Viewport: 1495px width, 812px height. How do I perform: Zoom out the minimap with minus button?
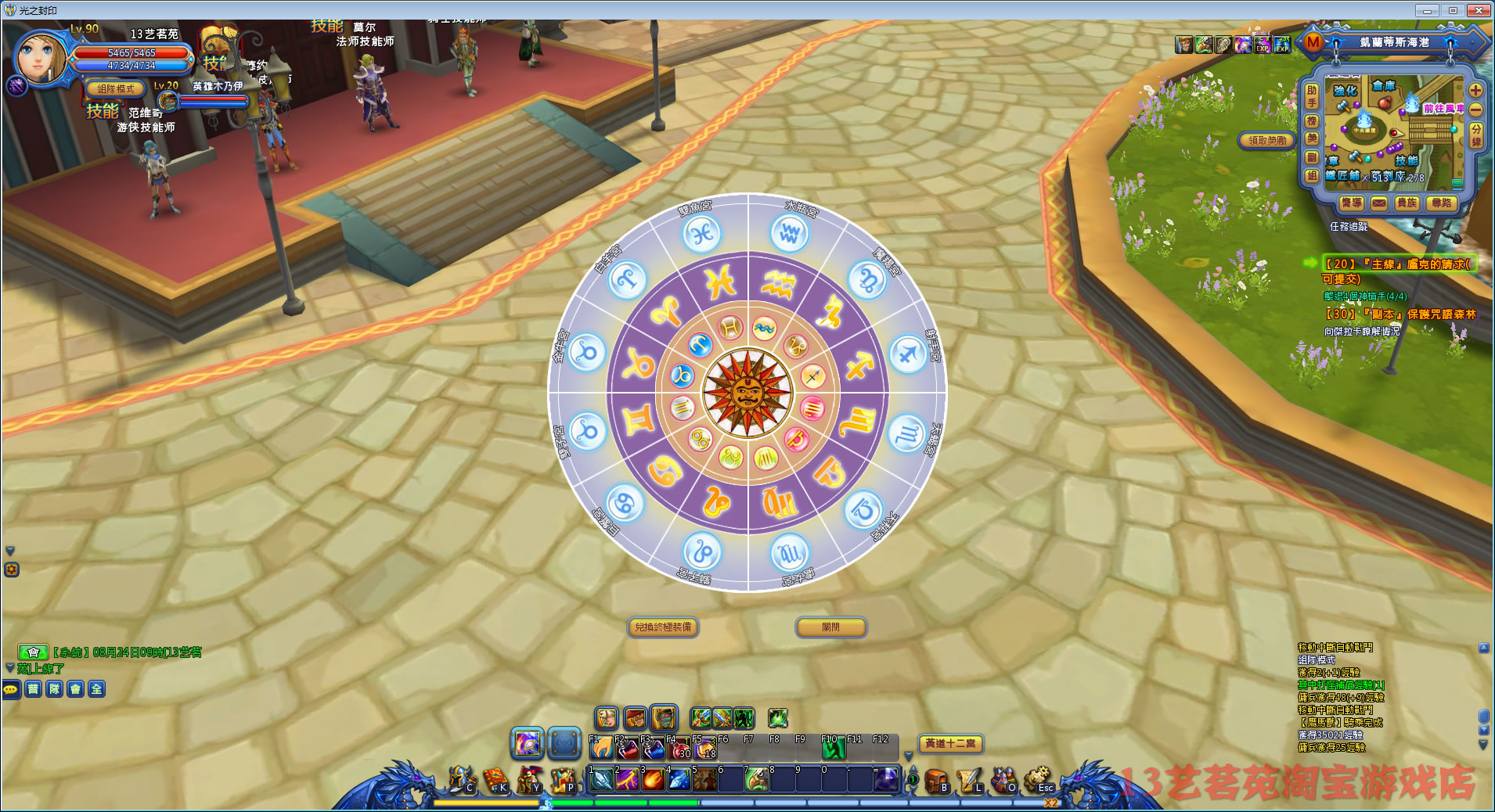click(x=1475, y=110)
